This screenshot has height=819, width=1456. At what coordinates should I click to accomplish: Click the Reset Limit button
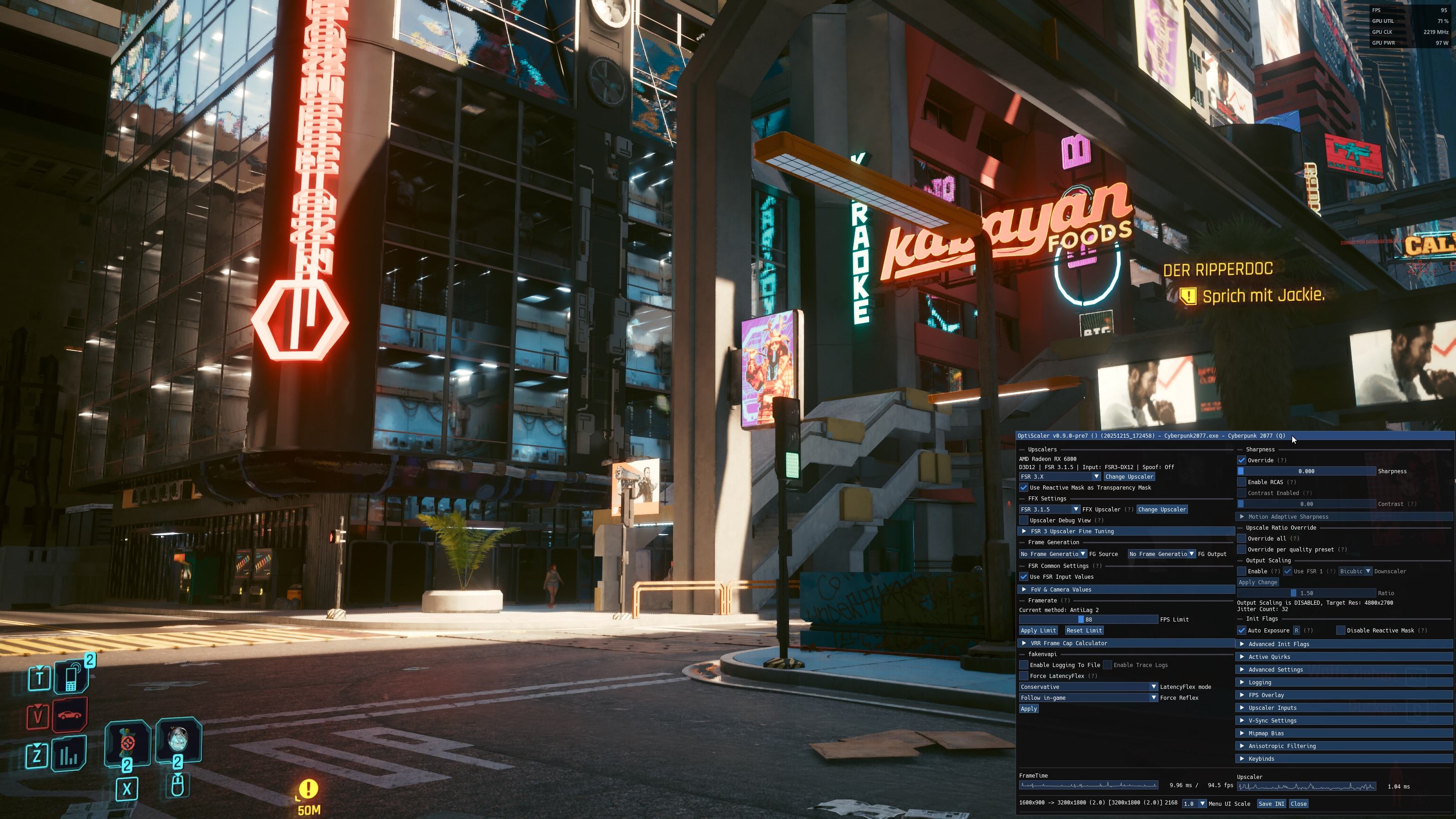[1083, 631]
